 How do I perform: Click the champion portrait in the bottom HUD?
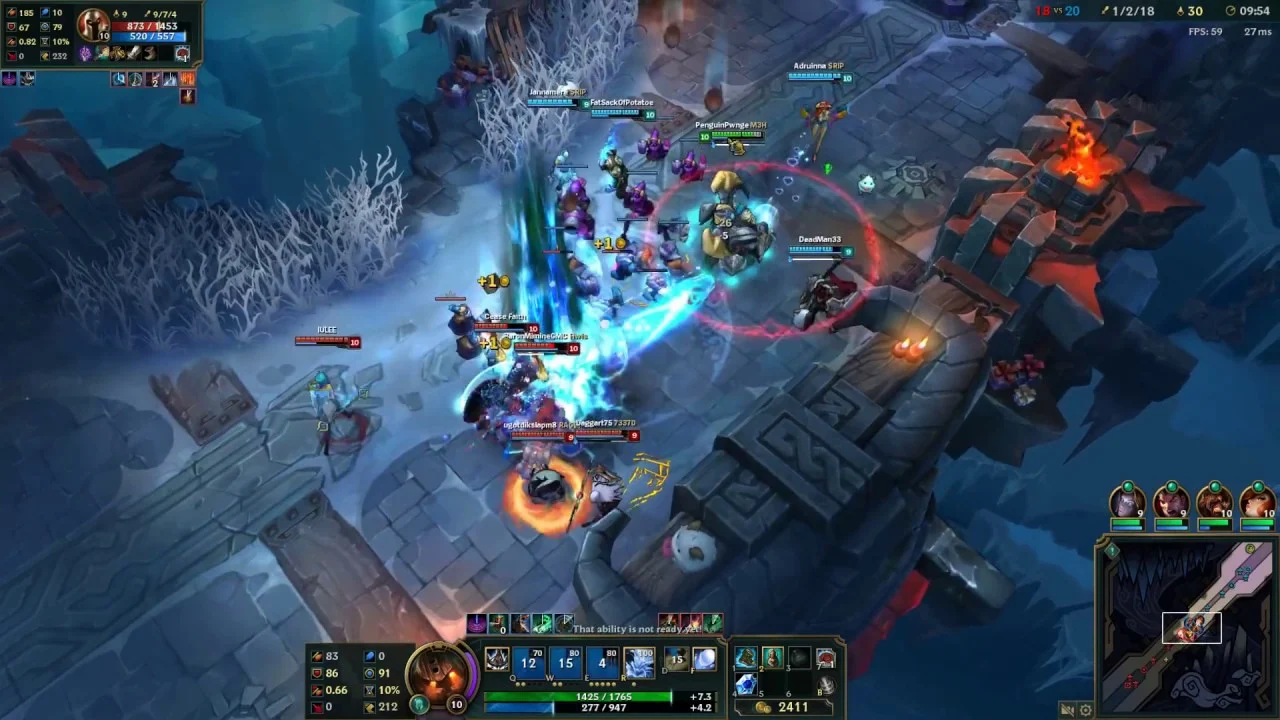[x=437, y=672]
